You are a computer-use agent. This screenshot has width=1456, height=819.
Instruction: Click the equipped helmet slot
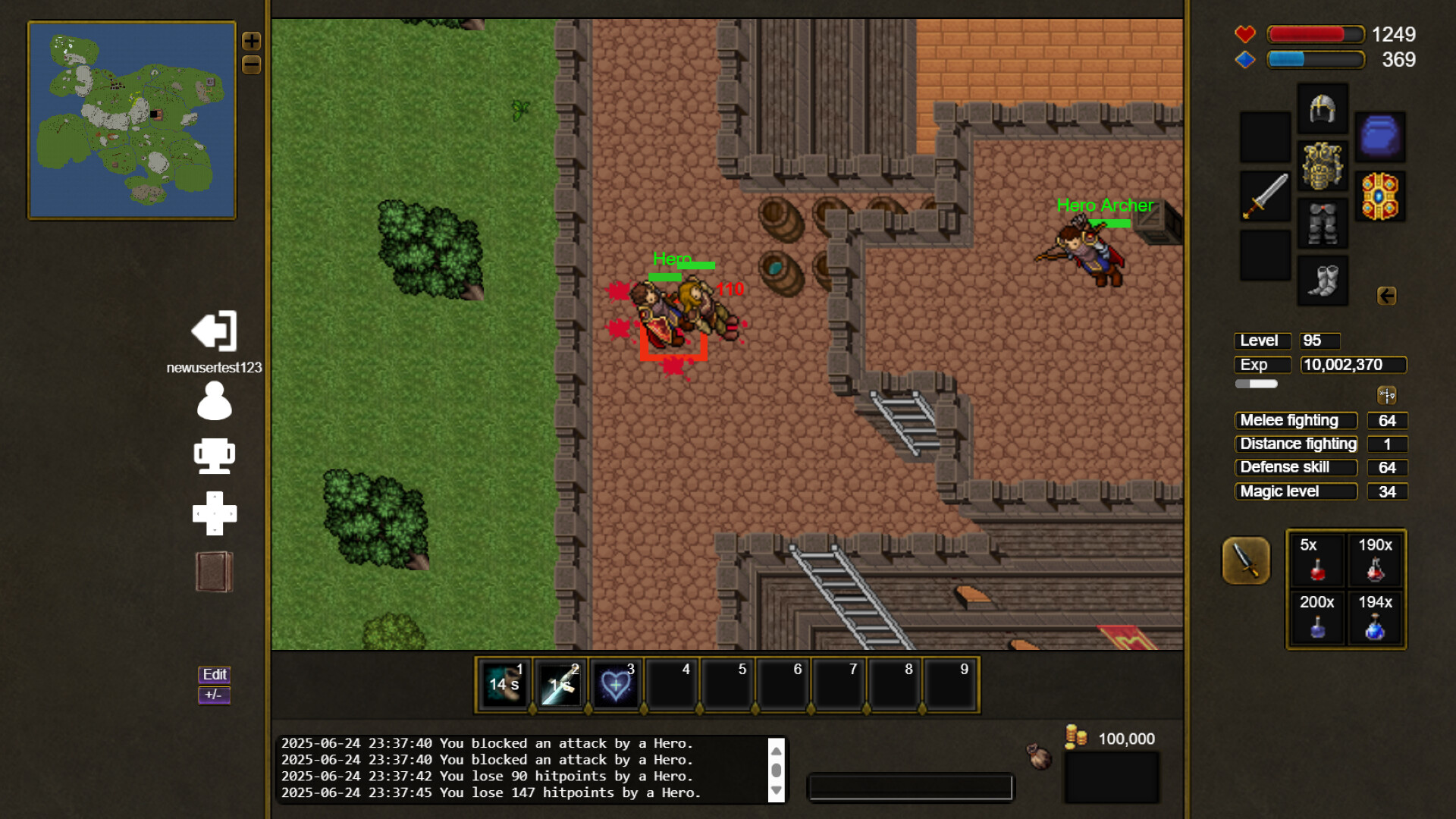(1323, 108)
